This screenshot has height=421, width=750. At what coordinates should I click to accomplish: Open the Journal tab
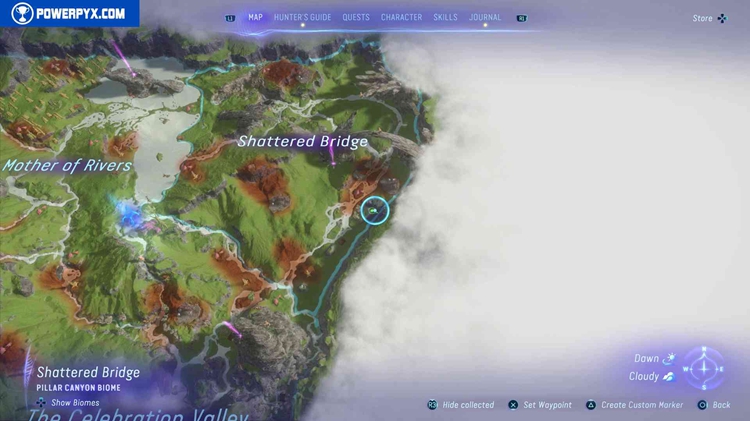point(485,17)
